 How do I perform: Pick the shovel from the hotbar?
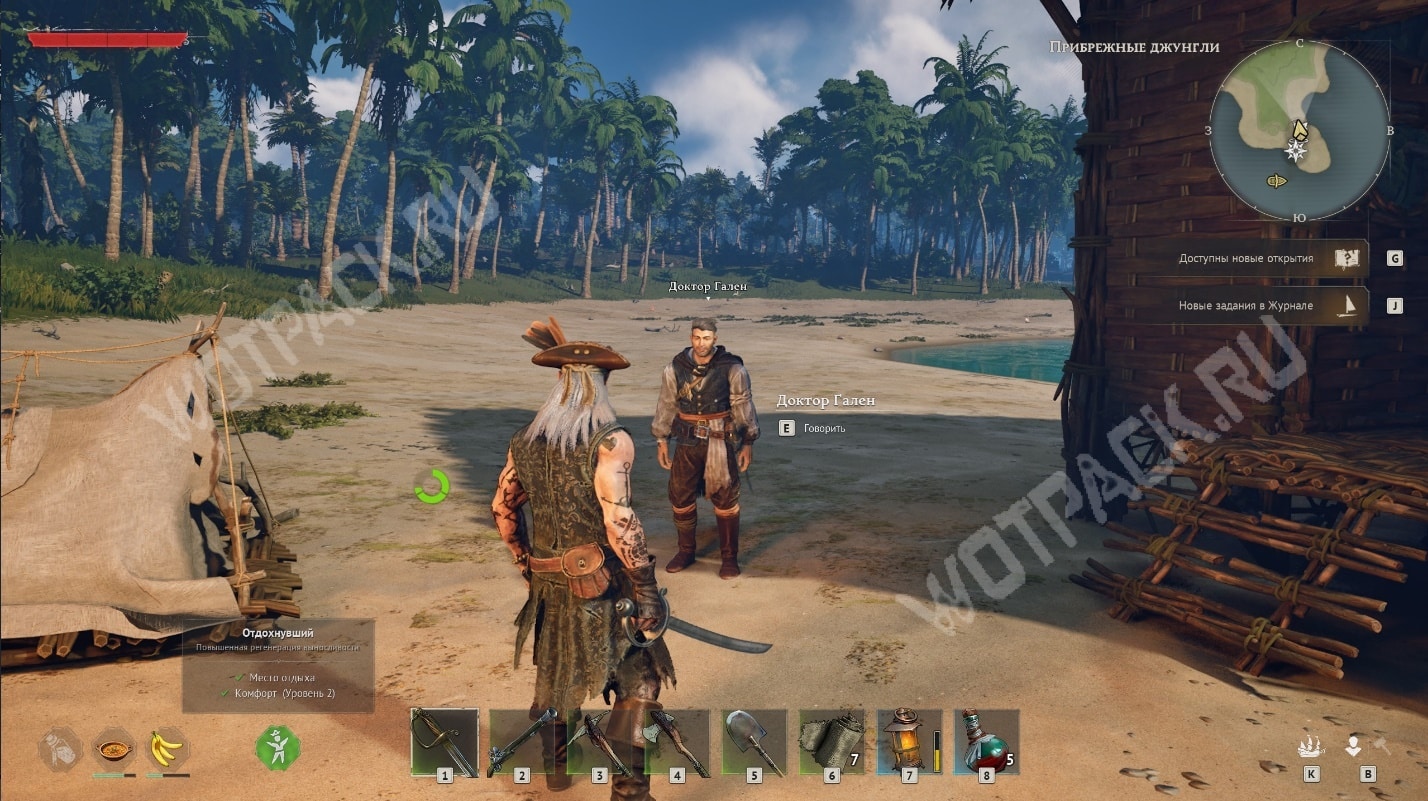tap(756, 742)
